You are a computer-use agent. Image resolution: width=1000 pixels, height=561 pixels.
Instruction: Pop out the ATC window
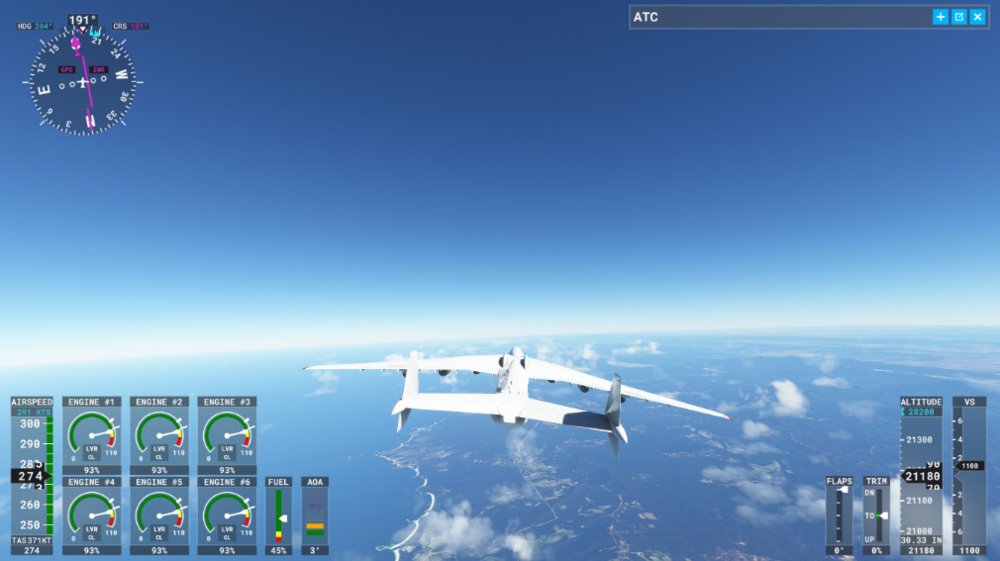point(959,17)
